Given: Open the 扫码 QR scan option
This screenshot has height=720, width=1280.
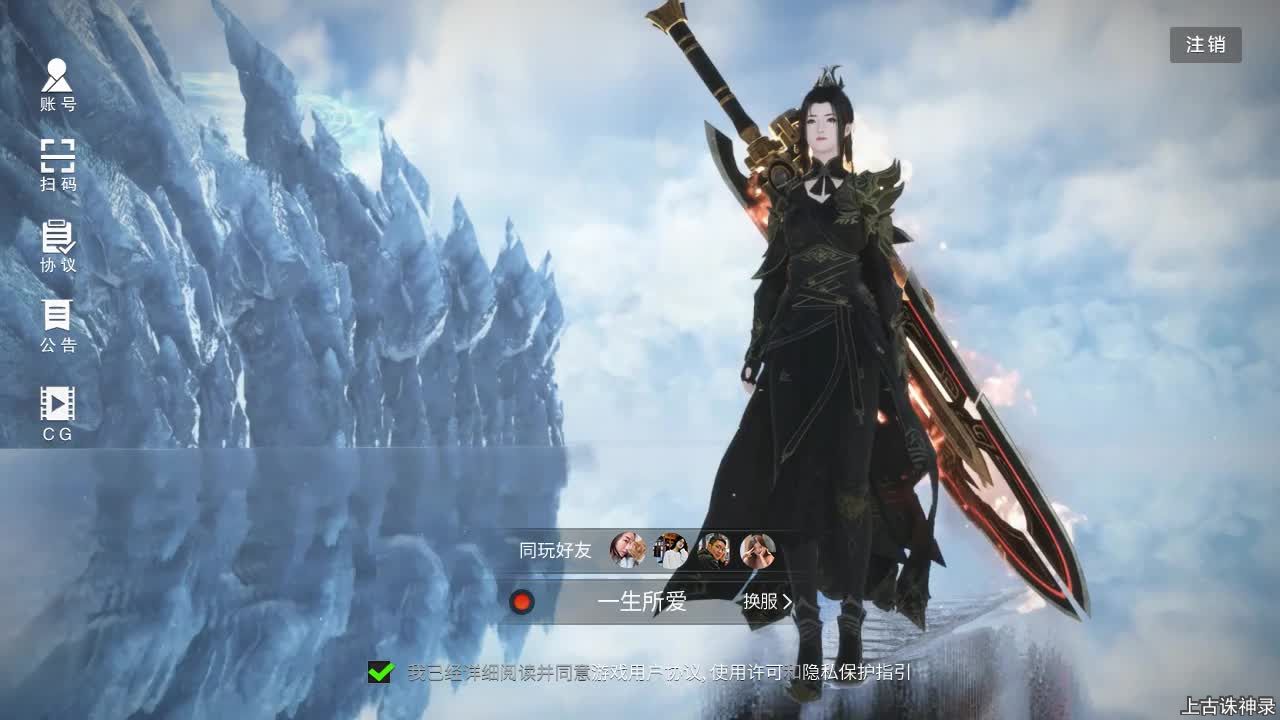Looking at the screenshot, I should (58, 165).
